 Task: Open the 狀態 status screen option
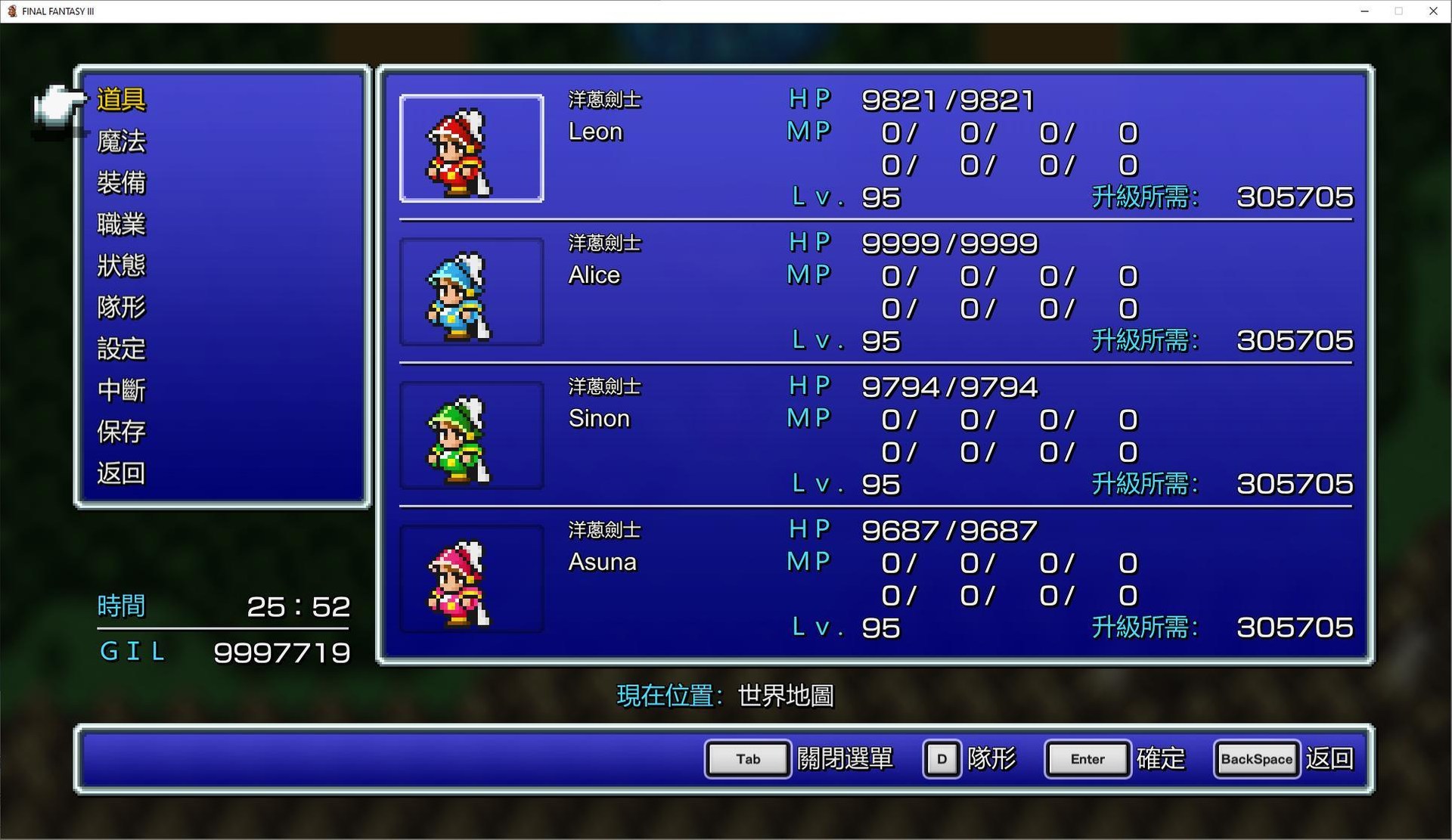(x=123, y=265)
